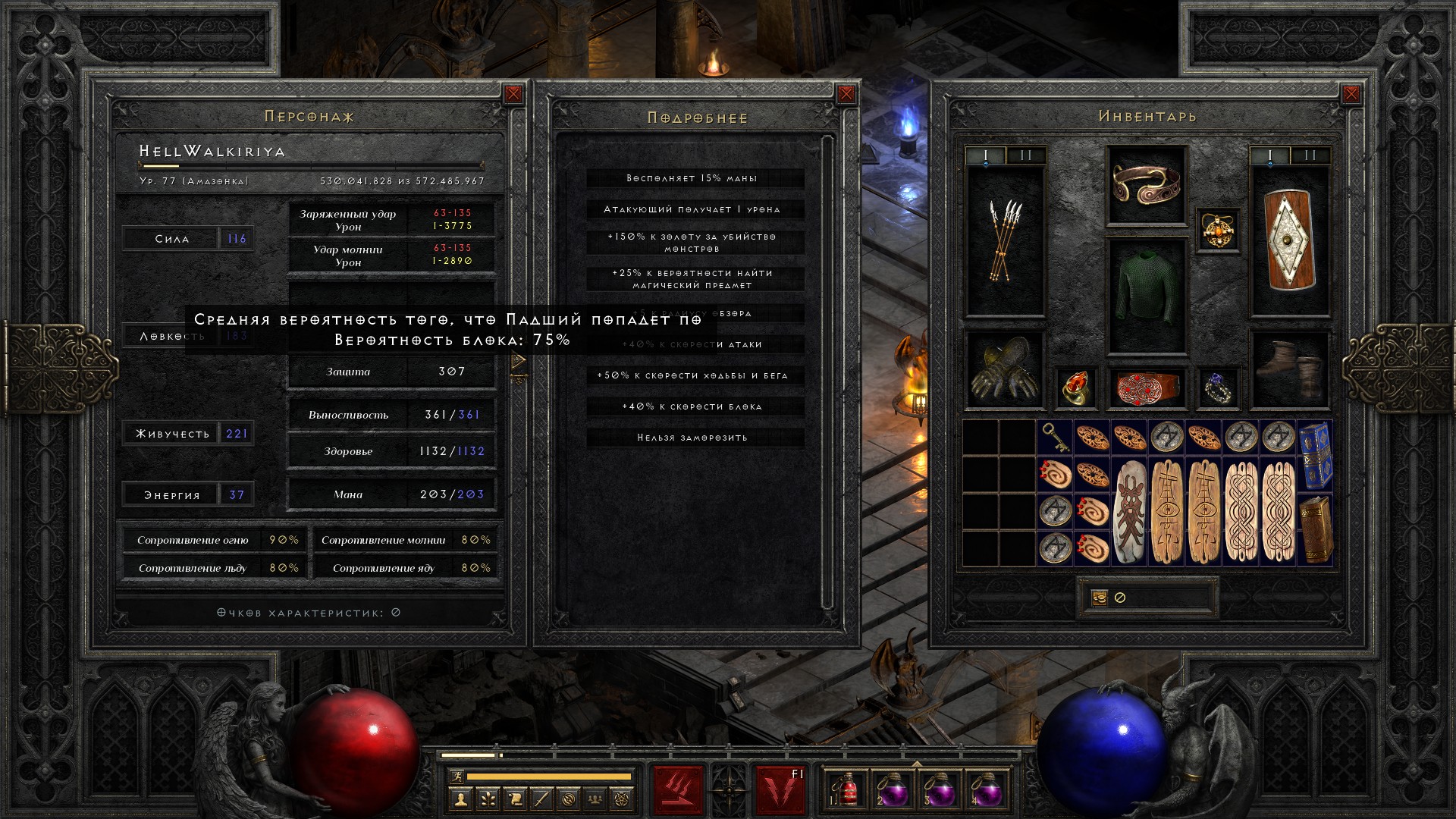Select the equipped javelins weapon slot
The image size is (1456, 819).
1006,241
